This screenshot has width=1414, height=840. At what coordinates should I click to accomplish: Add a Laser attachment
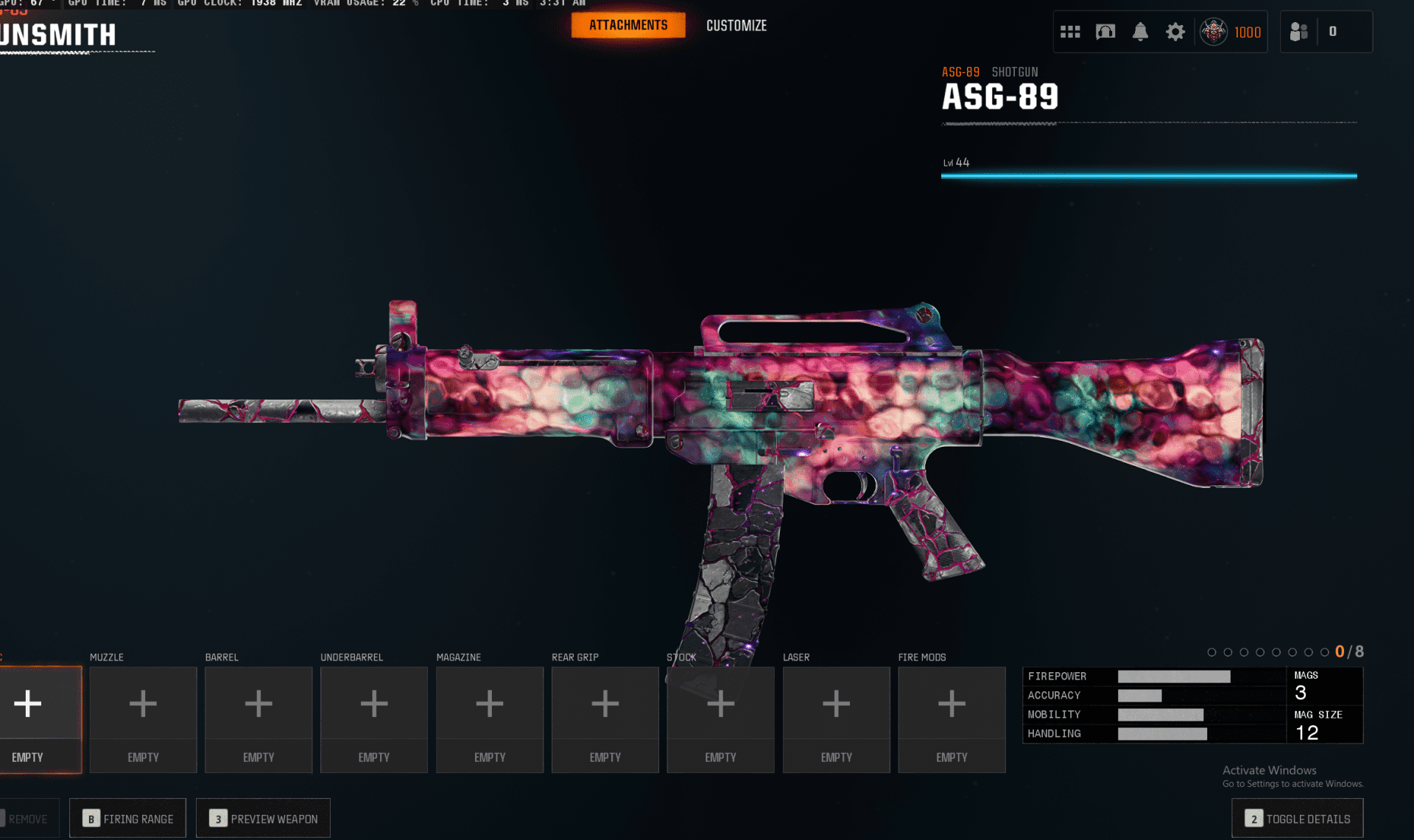point(836,719)
